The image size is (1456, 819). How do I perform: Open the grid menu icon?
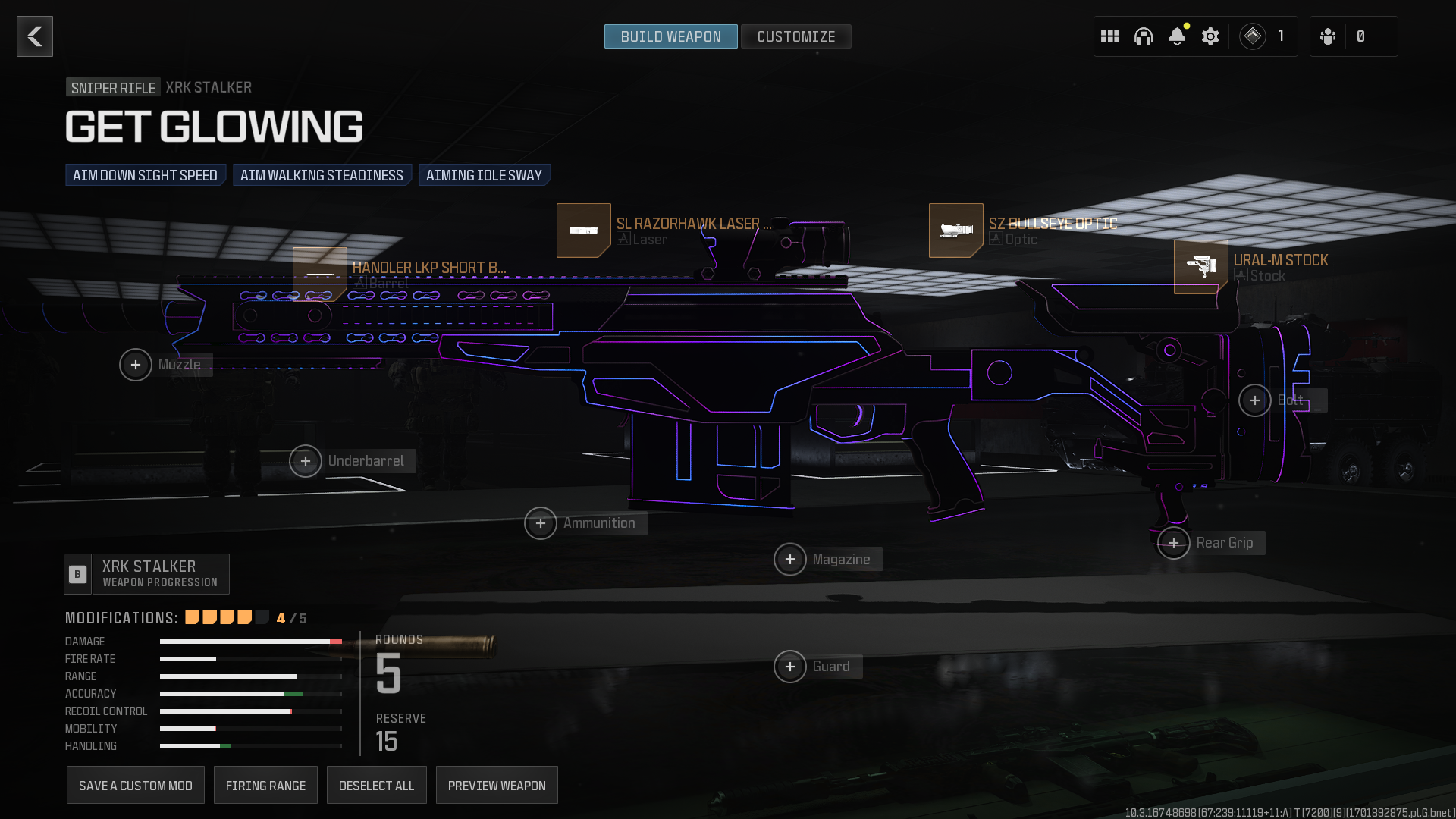click(x=1110, y=36)
